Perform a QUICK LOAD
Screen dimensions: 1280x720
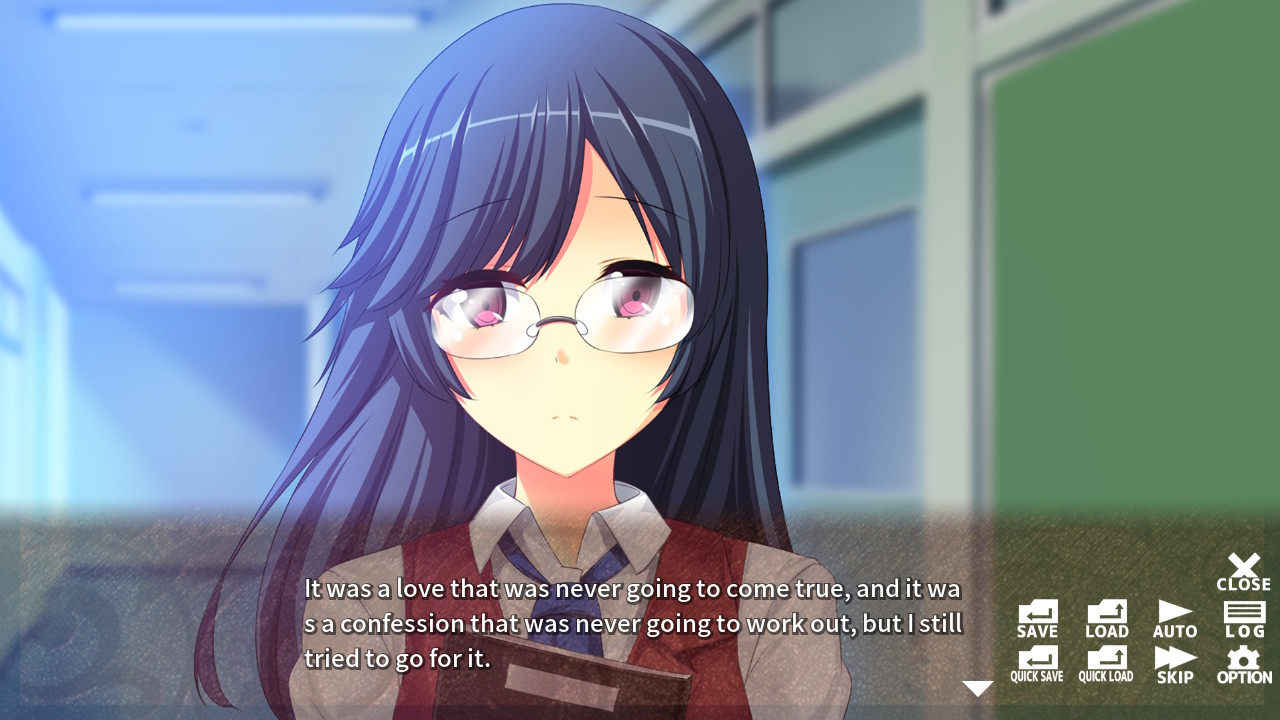[1105, 663]
